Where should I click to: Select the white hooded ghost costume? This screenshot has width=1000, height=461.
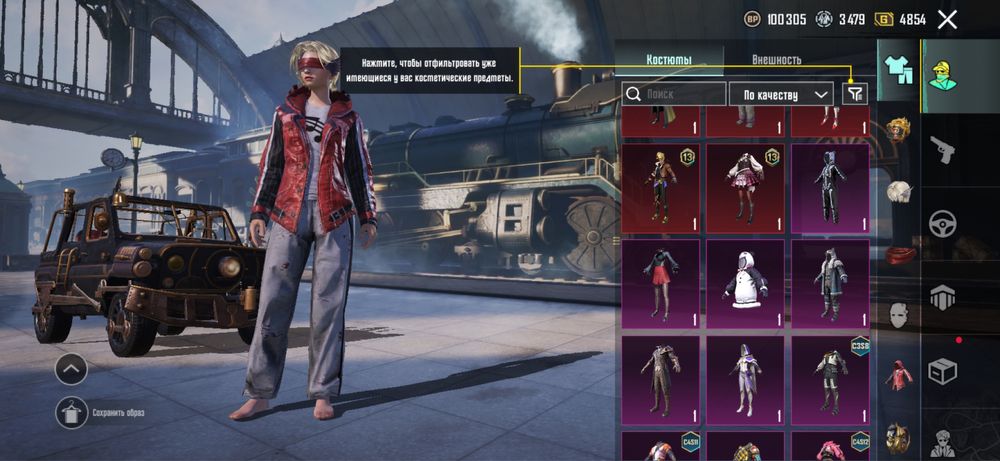[745, 282]
